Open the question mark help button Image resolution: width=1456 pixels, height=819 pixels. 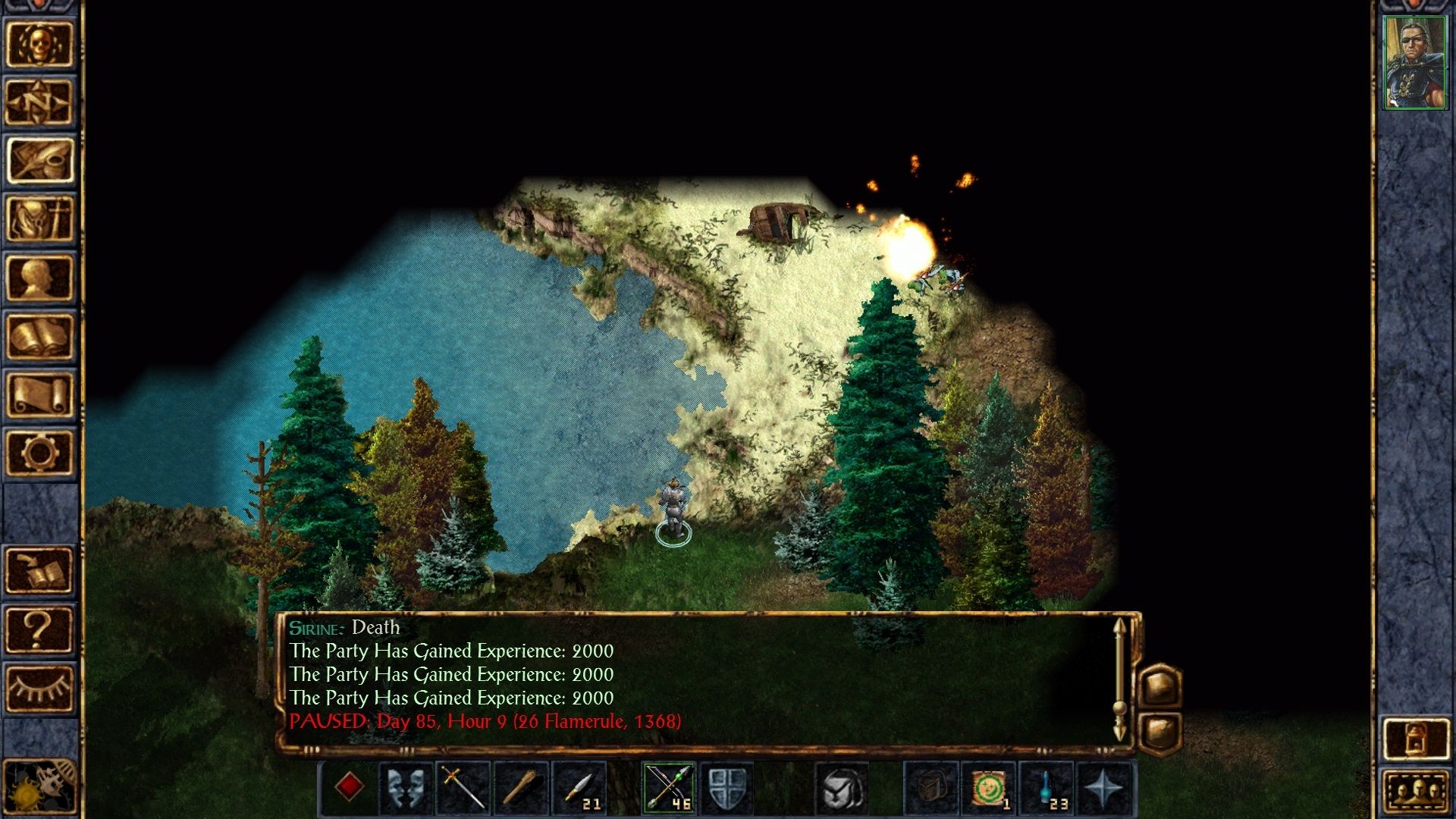pos(39,629)
